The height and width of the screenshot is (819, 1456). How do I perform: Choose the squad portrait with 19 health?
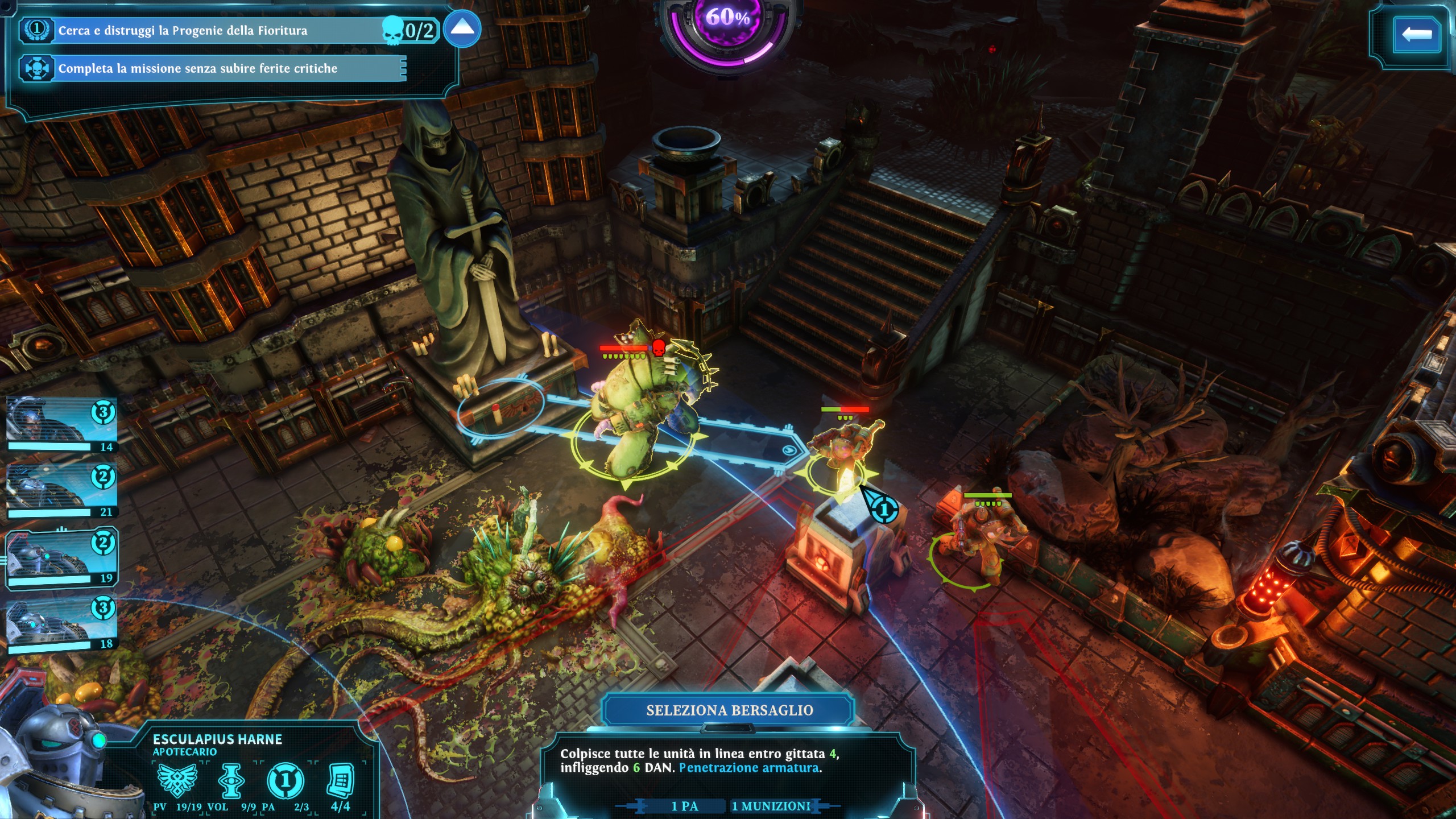click(61, 556)
